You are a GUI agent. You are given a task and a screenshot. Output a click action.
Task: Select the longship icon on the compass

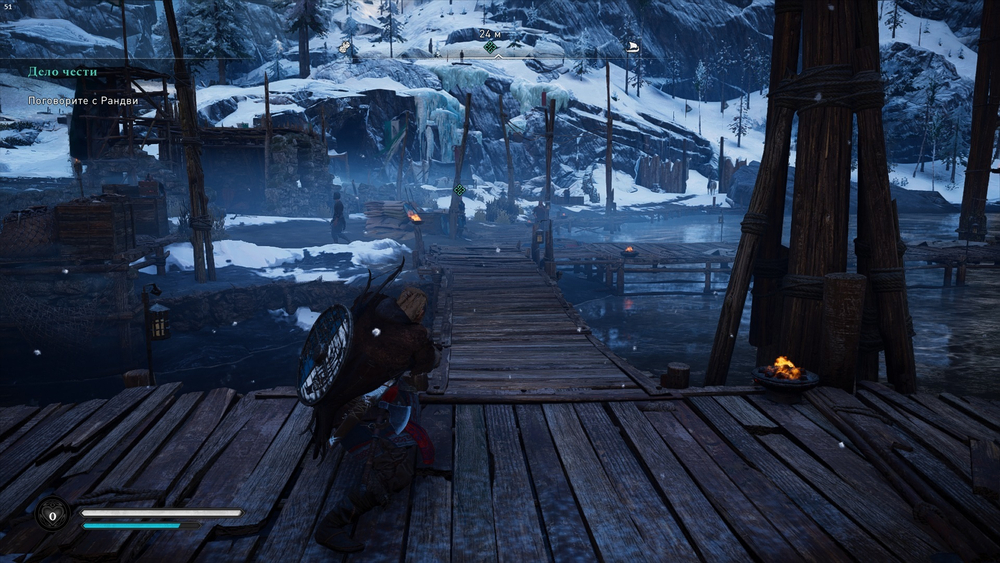[x=632, y=46]
